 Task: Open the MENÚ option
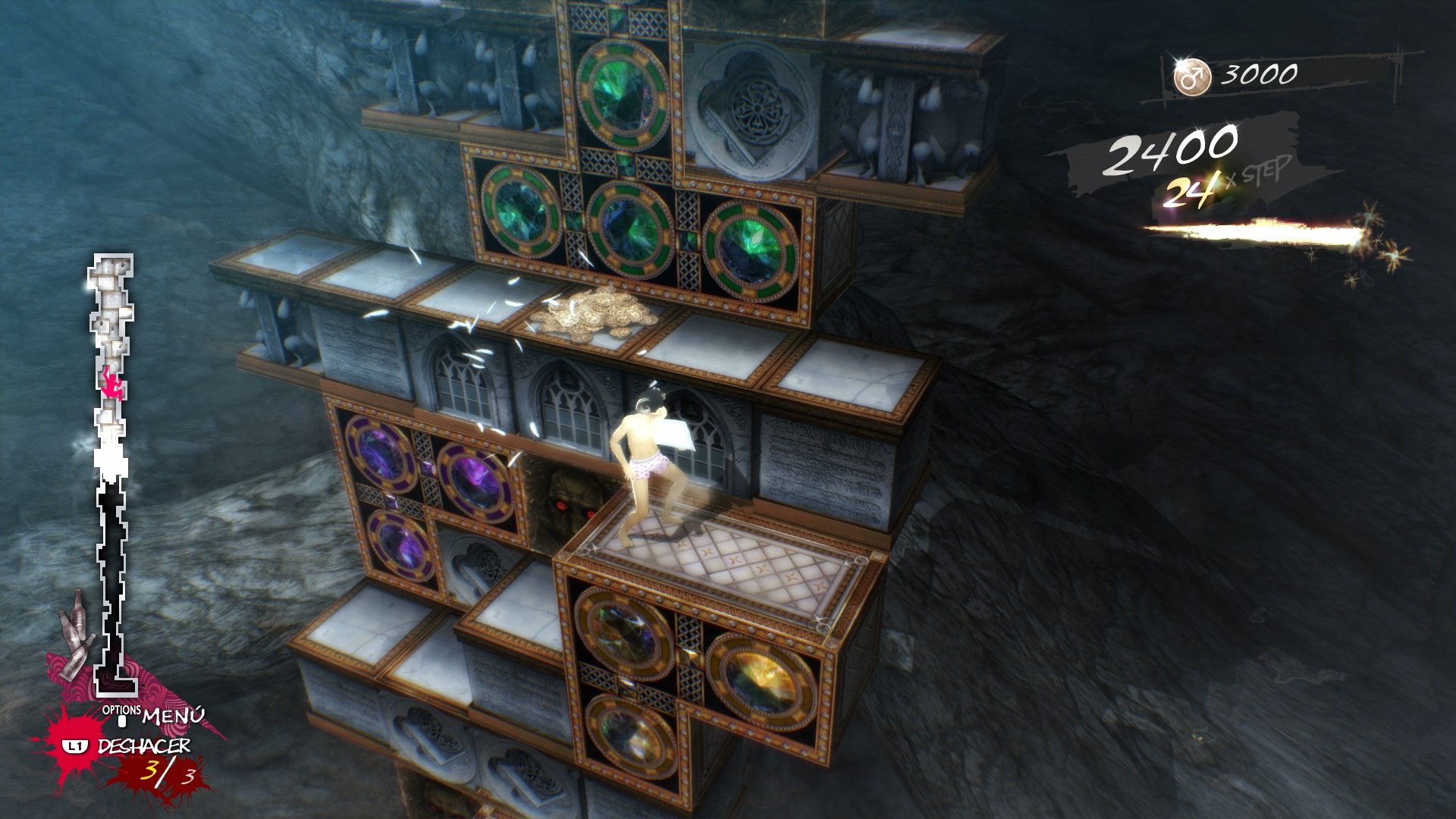point(173,715)
